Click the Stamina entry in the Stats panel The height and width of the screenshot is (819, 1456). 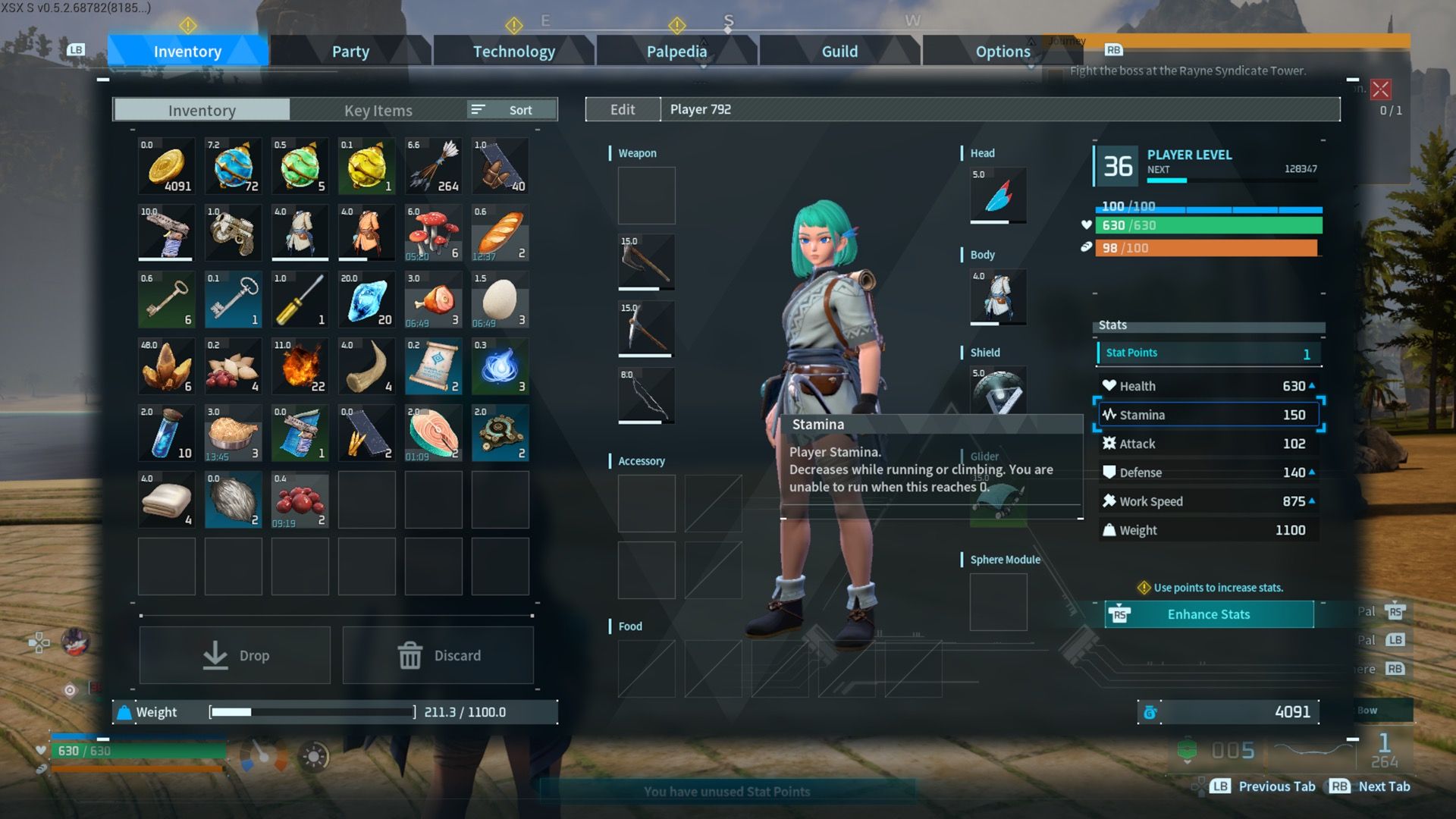tap(1207, 414)
